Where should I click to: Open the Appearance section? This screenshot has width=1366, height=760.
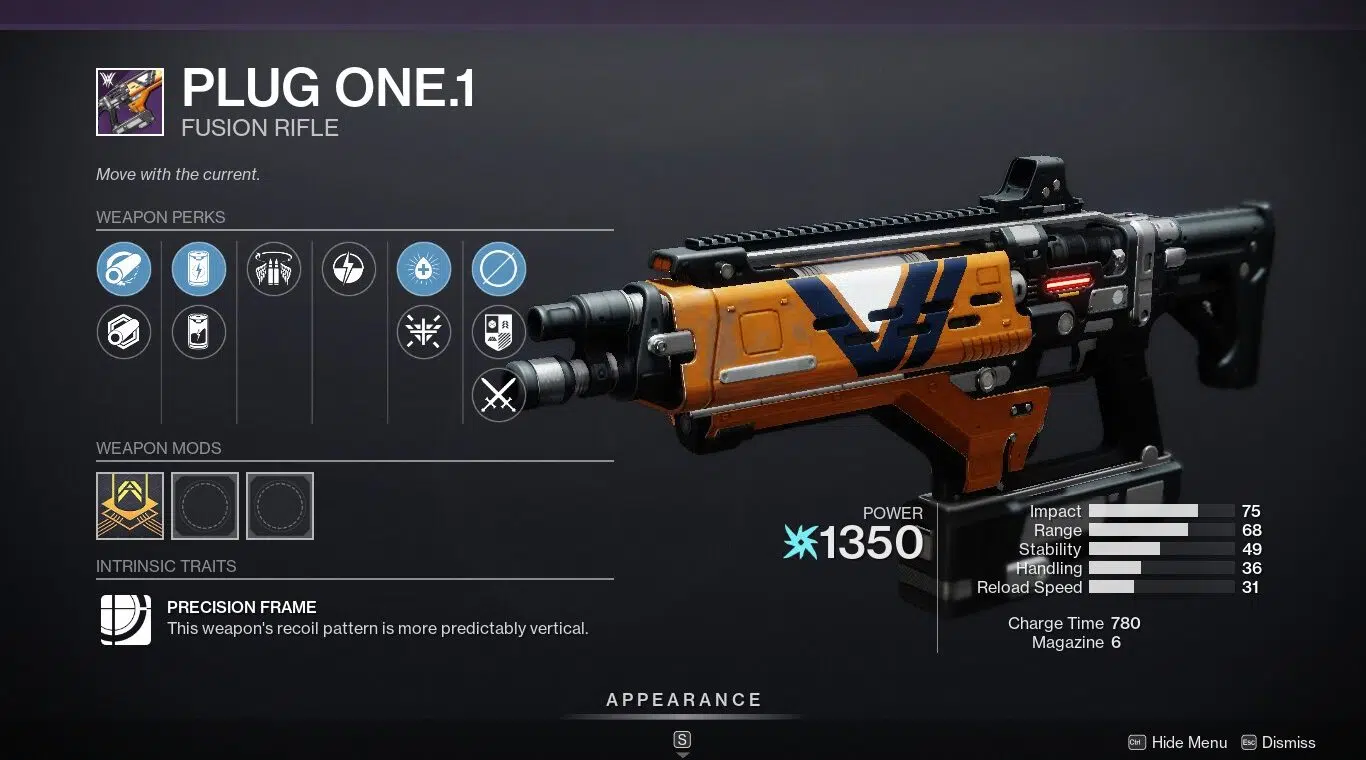point(684,700)
